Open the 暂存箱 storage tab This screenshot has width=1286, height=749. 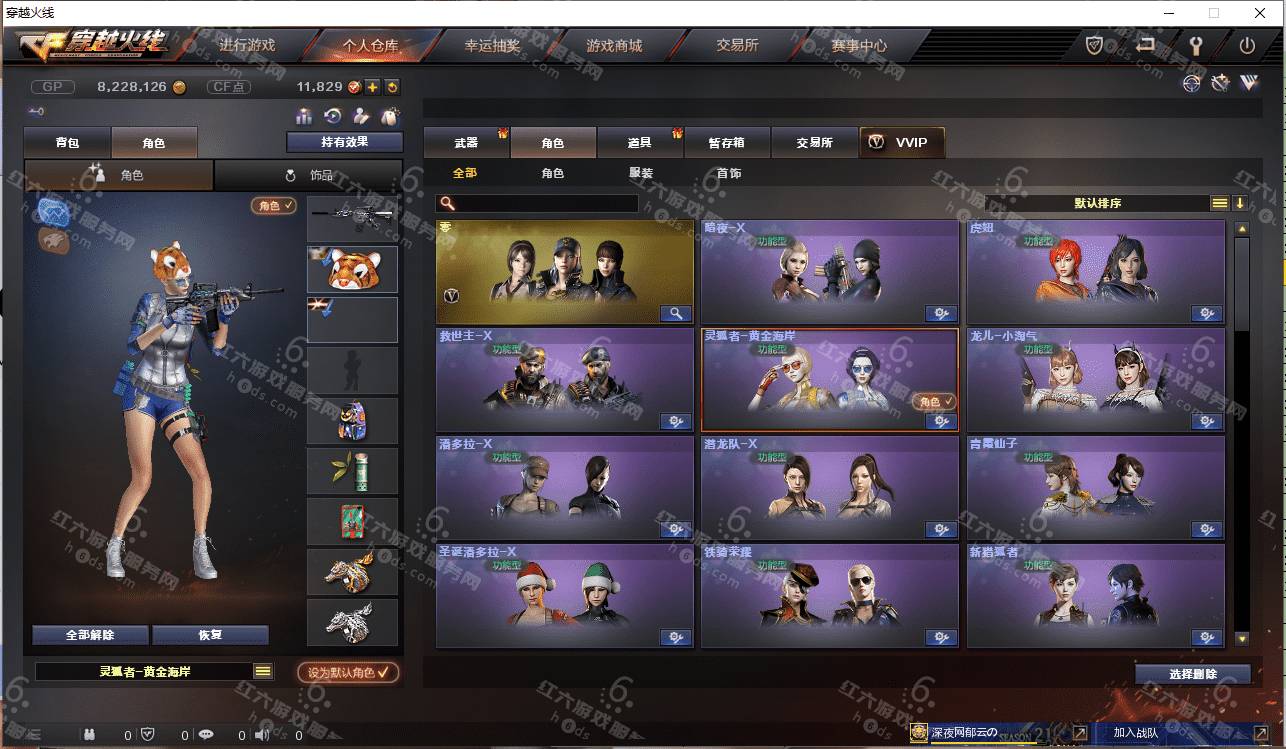pos(726,143)
